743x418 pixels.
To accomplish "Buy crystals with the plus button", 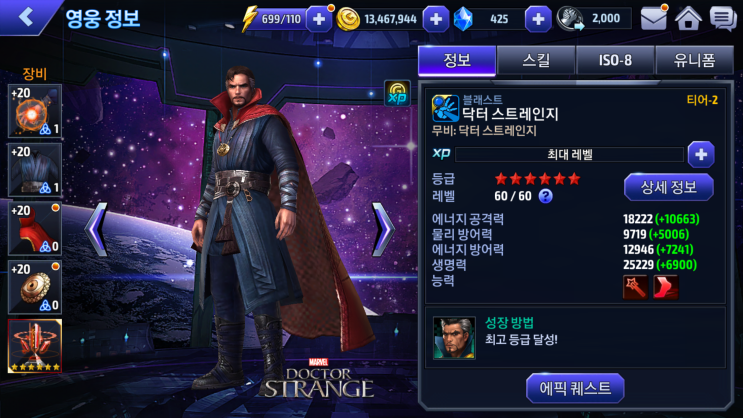I will [x=538, y=18].
